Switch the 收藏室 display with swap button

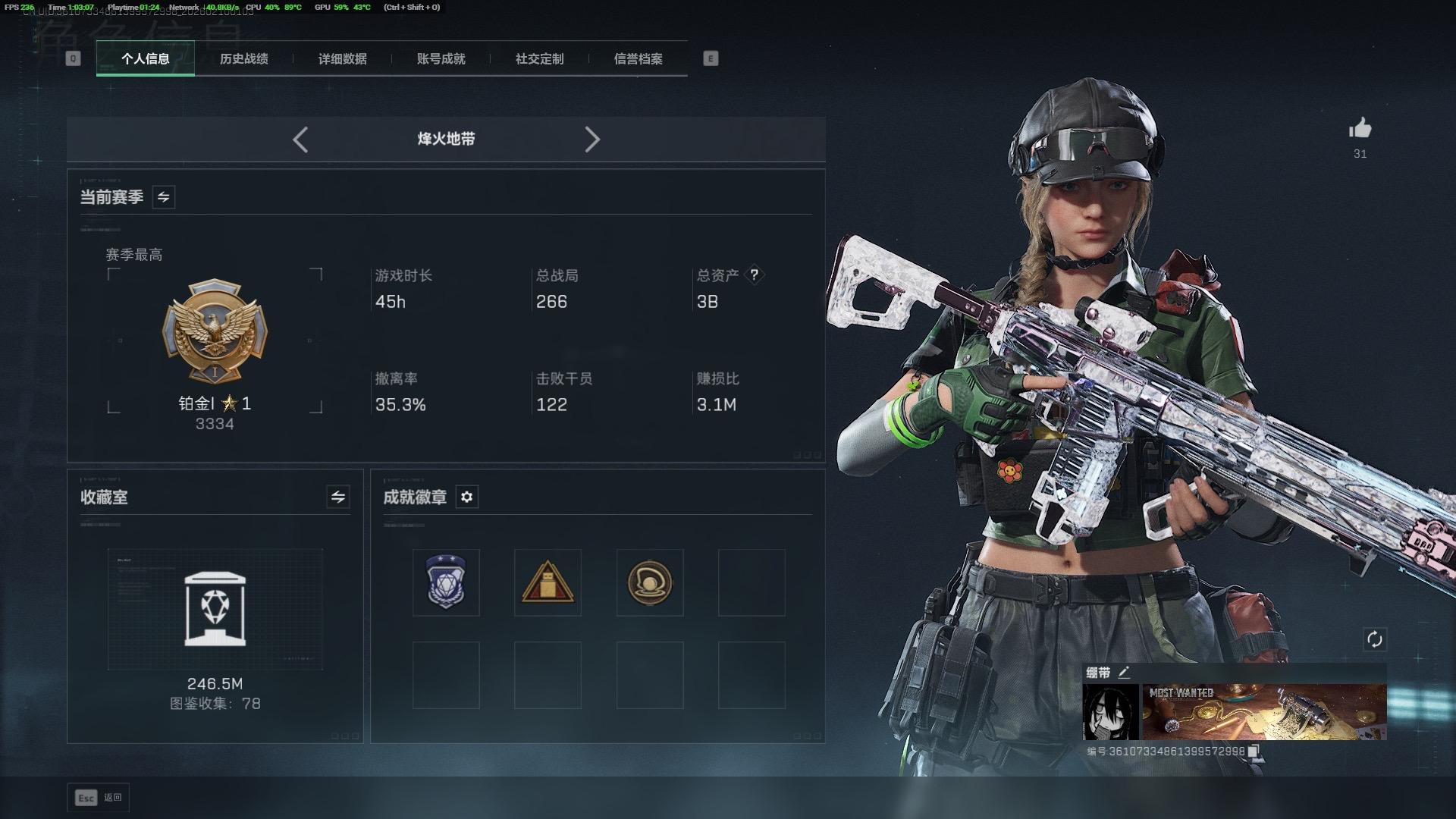(x=338, y=497)
